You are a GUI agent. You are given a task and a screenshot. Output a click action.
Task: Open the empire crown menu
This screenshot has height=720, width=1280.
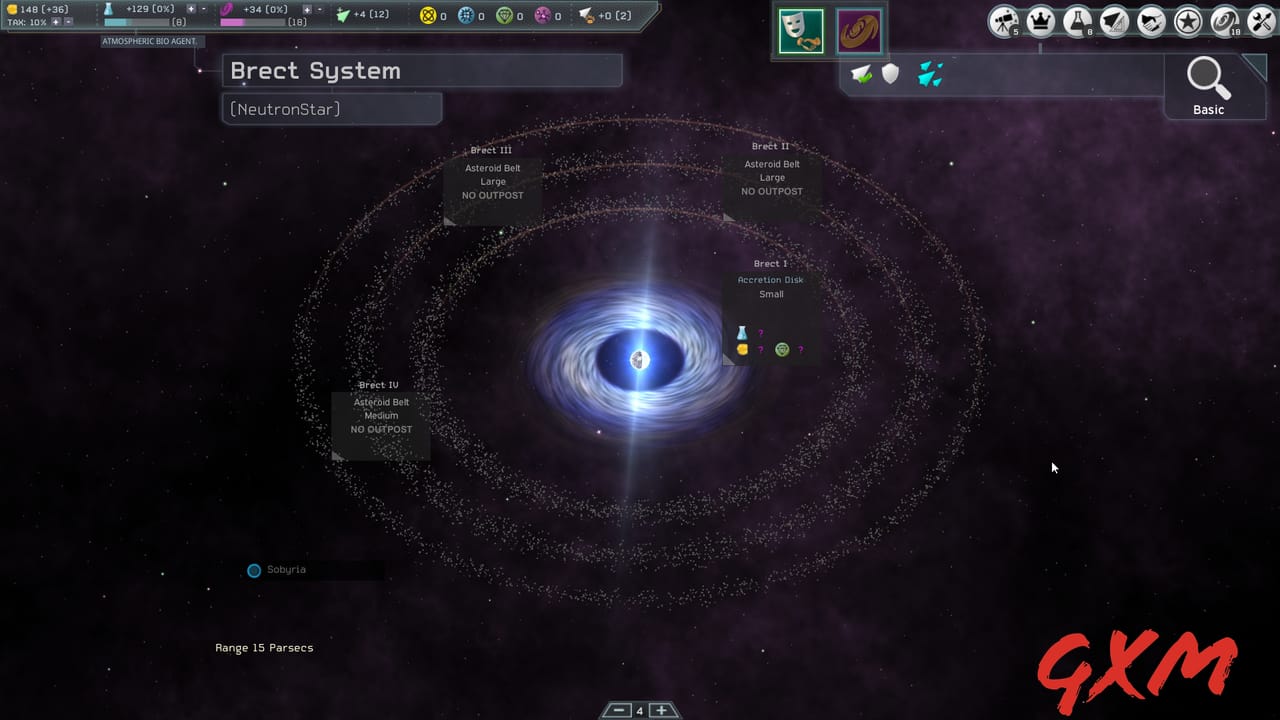click(x=1040, y=20)
